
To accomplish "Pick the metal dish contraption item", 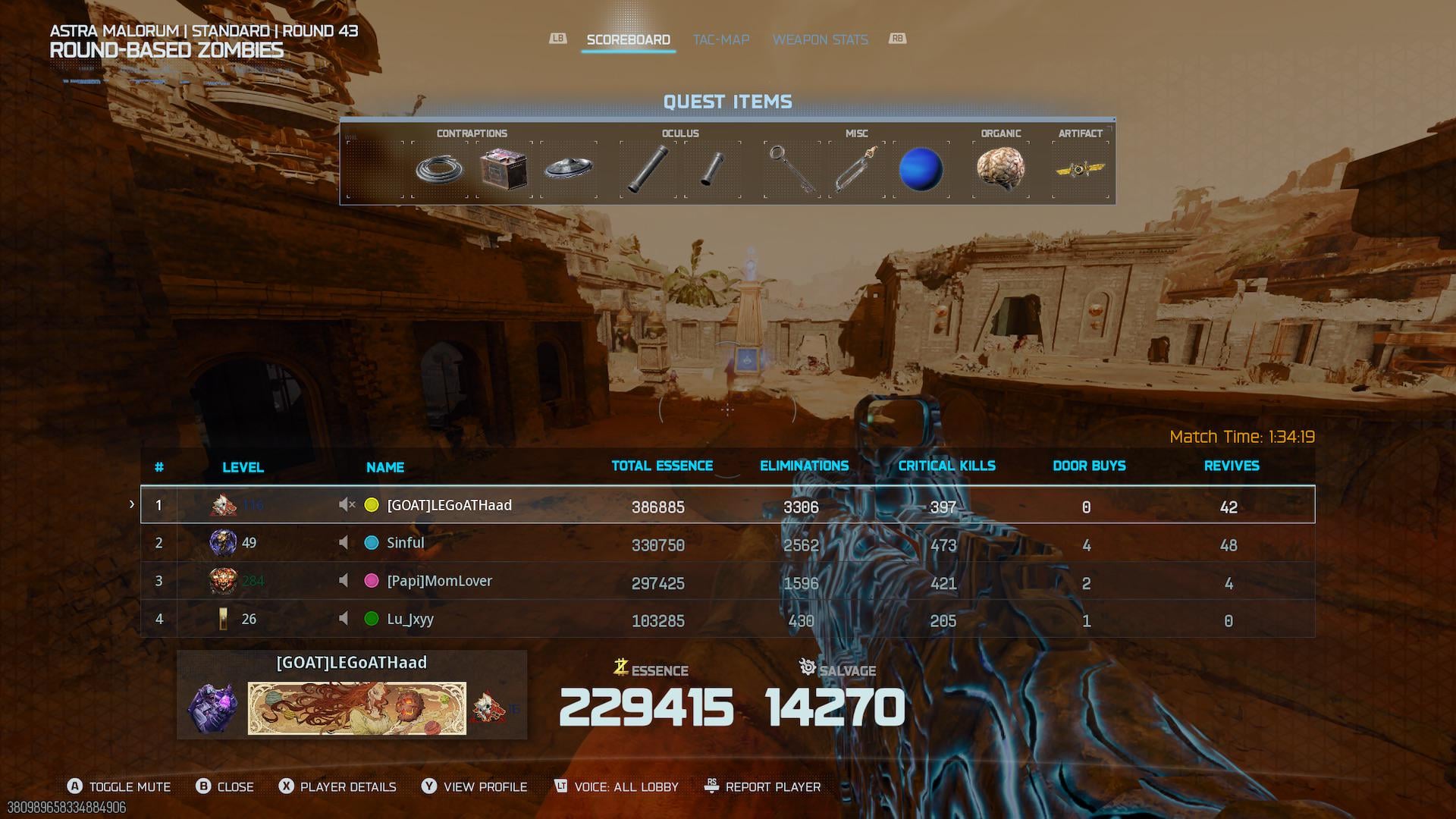I will [x=568, y=168].
